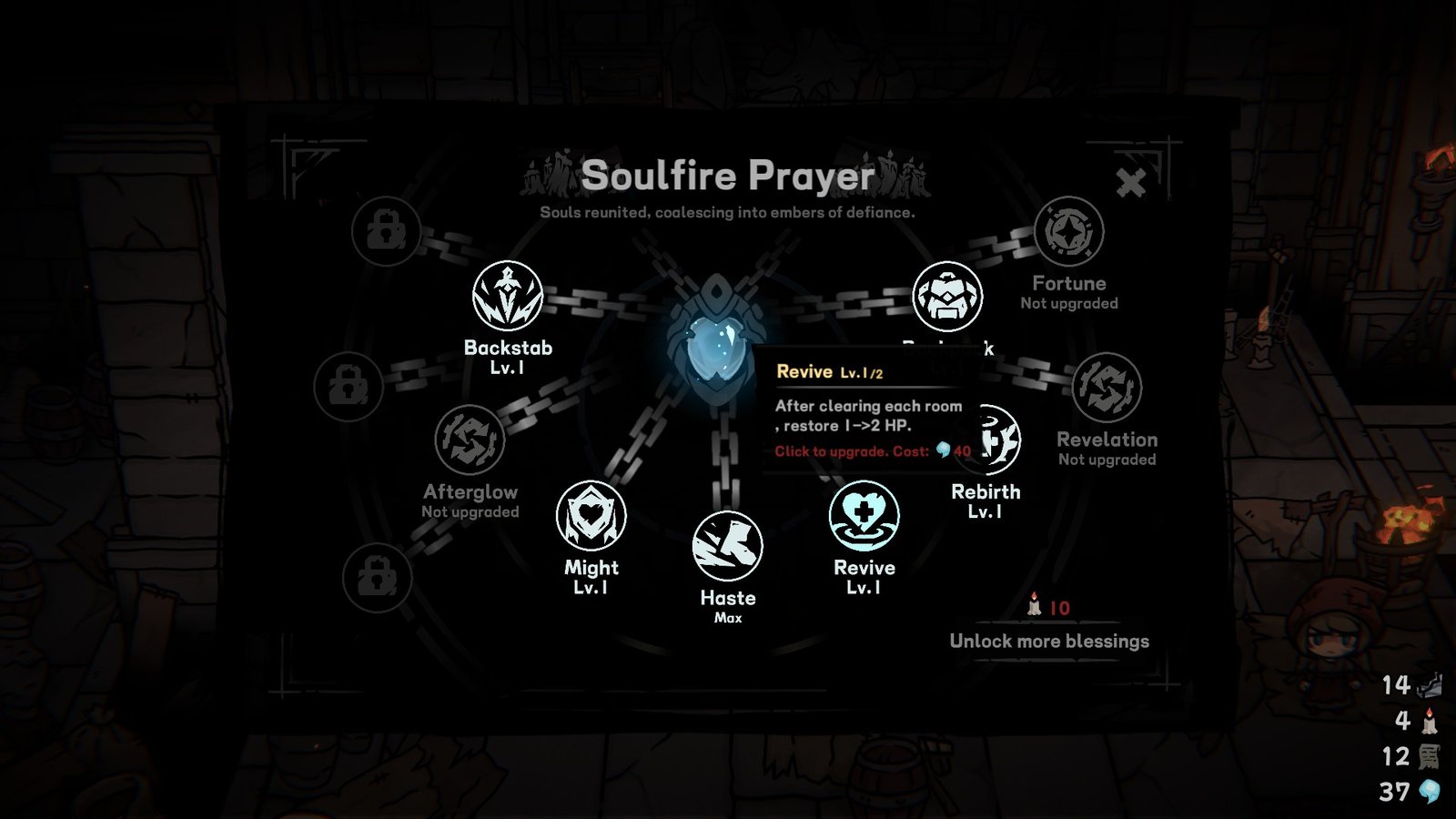Click the Afterglow blessing icon
This screenshot has height=819, width=1456.
472,440
